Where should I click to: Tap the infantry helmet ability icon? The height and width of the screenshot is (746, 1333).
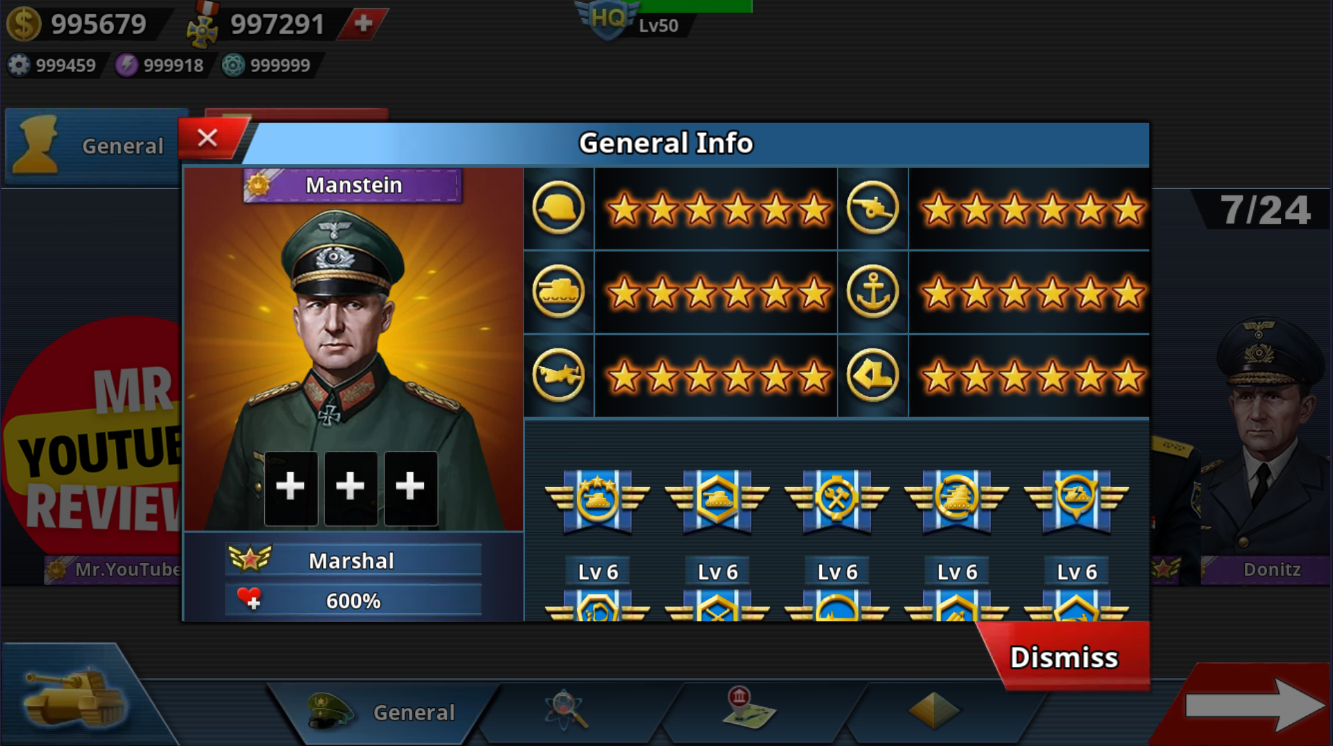(x=558, y=209)
